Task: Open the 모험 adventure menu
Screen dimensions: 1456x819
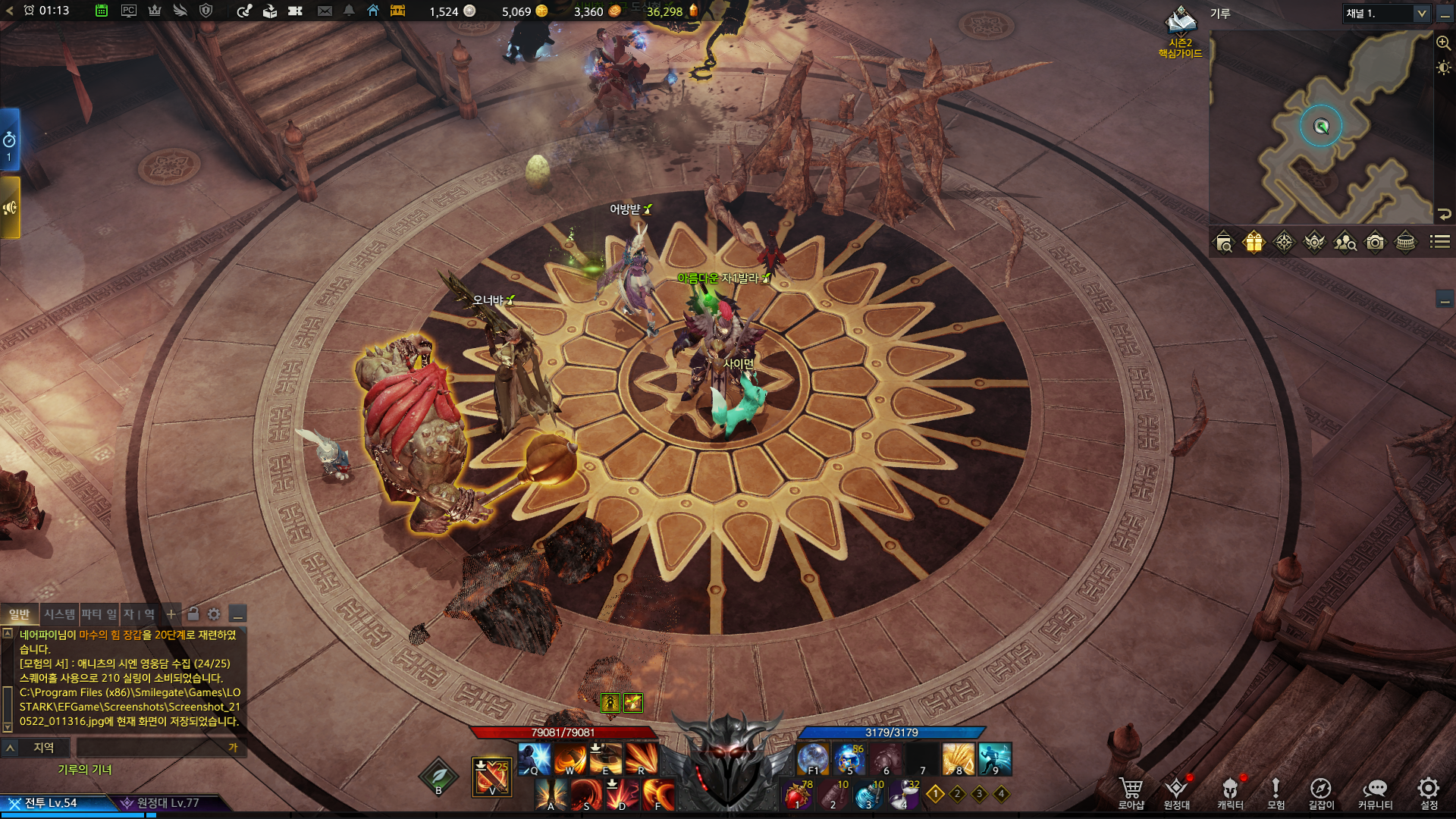Action: [x=1276, y=792]
